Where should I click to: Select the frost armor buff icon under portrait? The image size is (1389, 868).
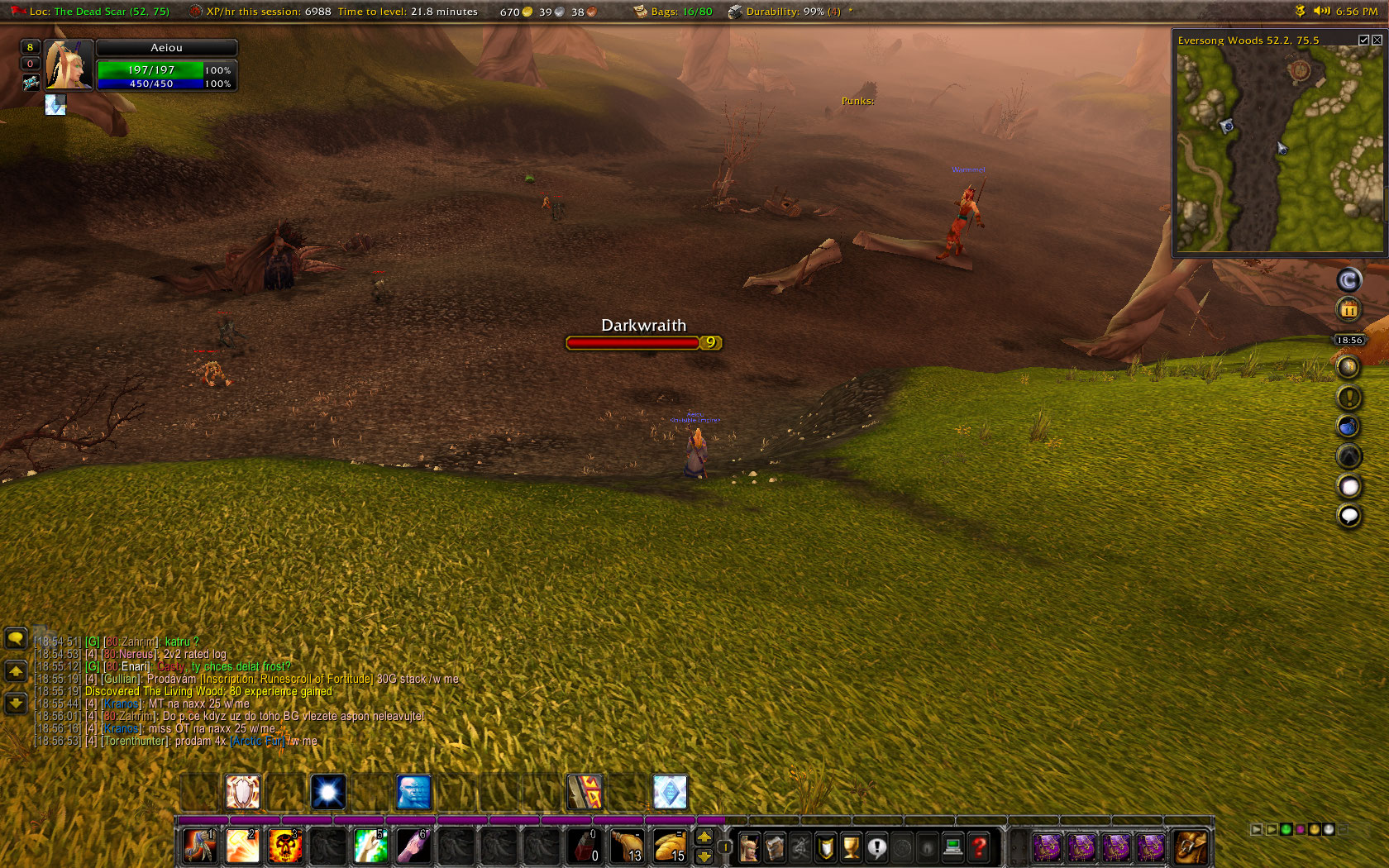(x=55, y=105)
